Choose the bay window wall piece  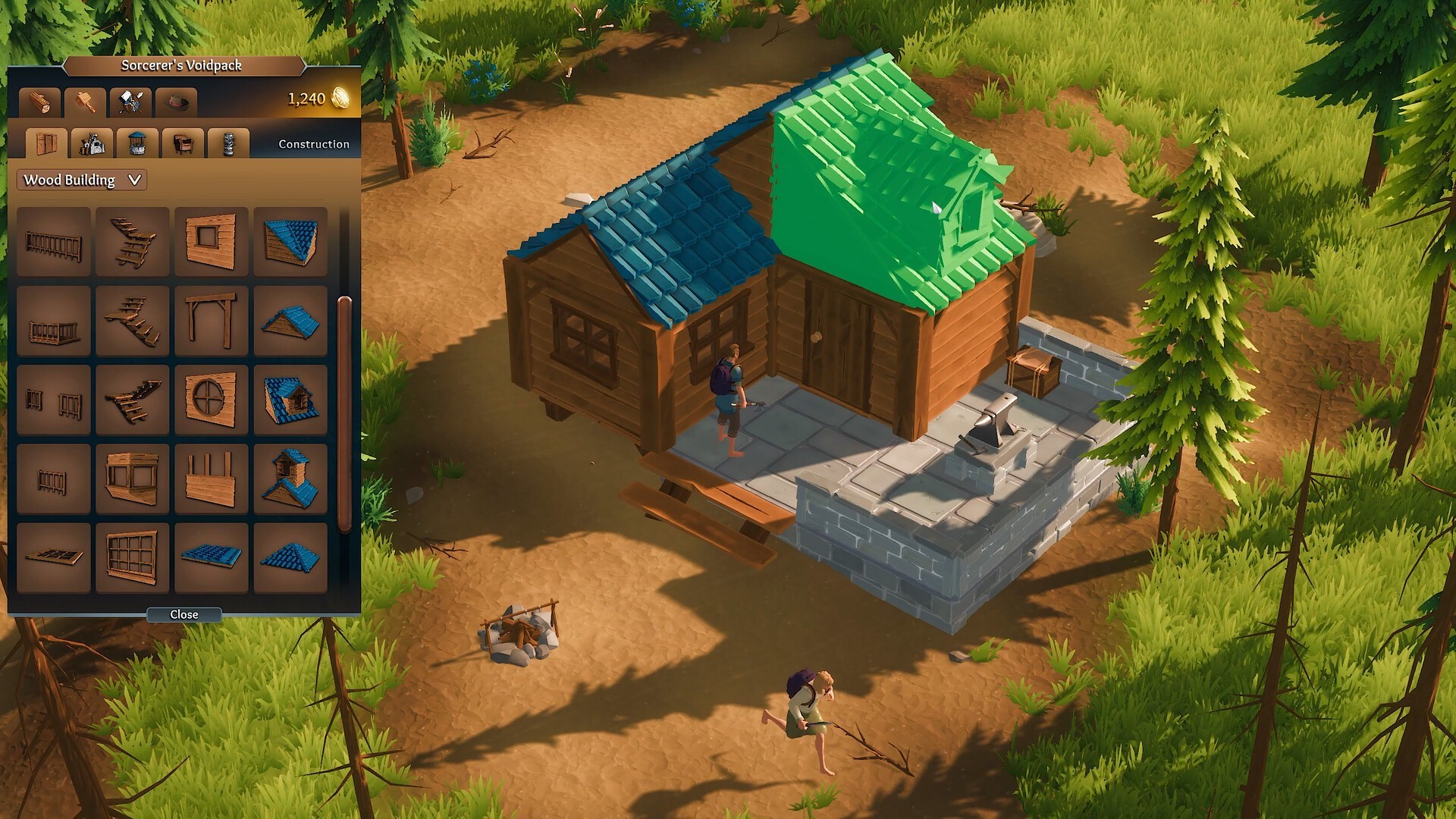[x=132, y=479]
